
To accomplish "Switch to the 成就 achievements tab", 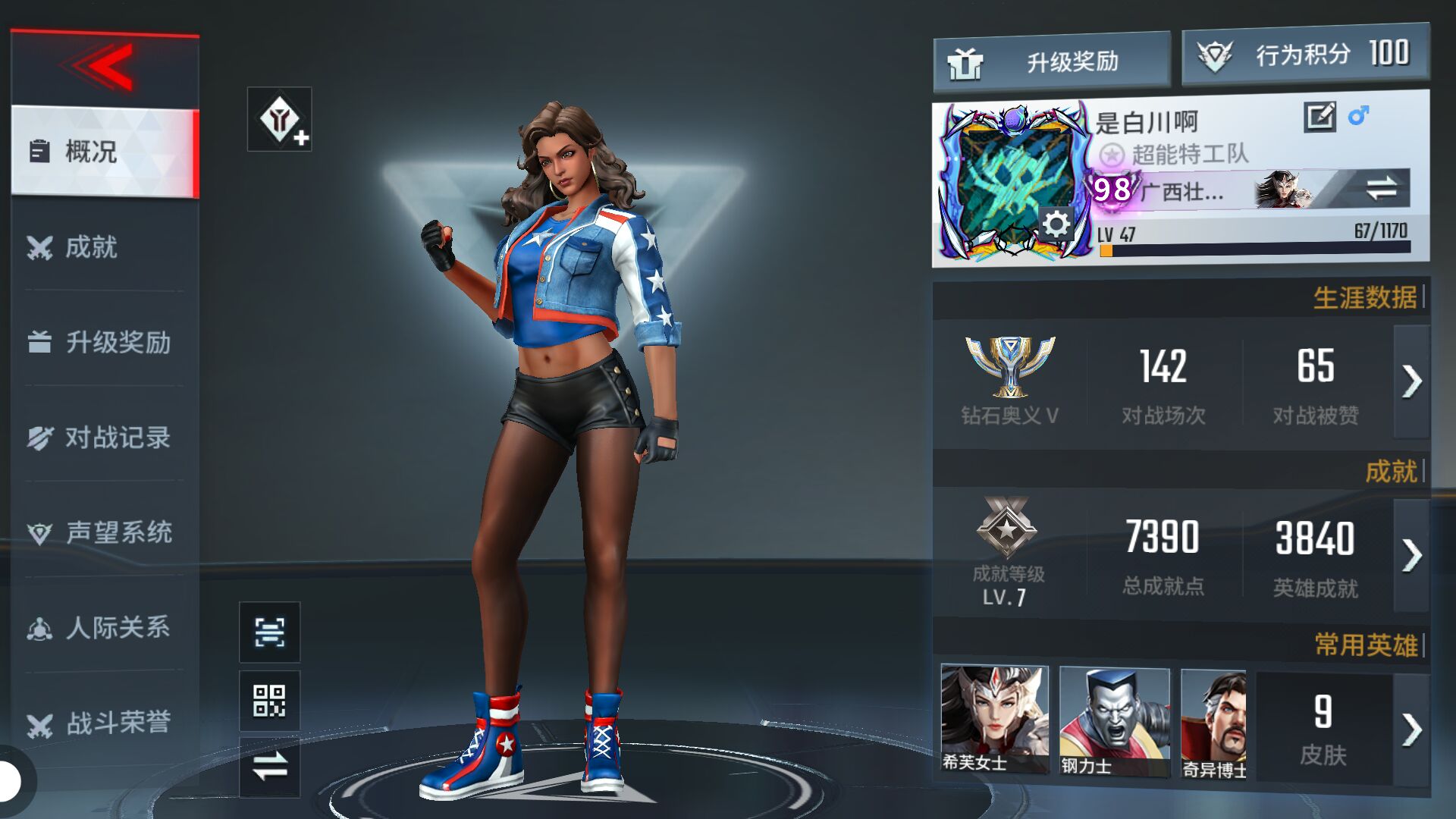I will [x=105, y=247].
